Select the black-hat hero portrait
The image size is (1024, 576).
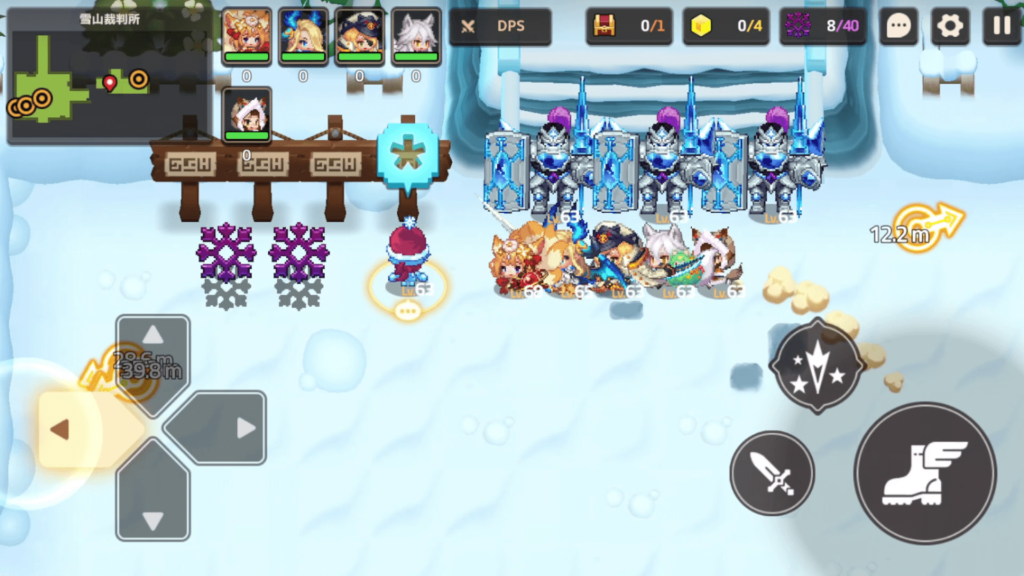coord(359,36)
